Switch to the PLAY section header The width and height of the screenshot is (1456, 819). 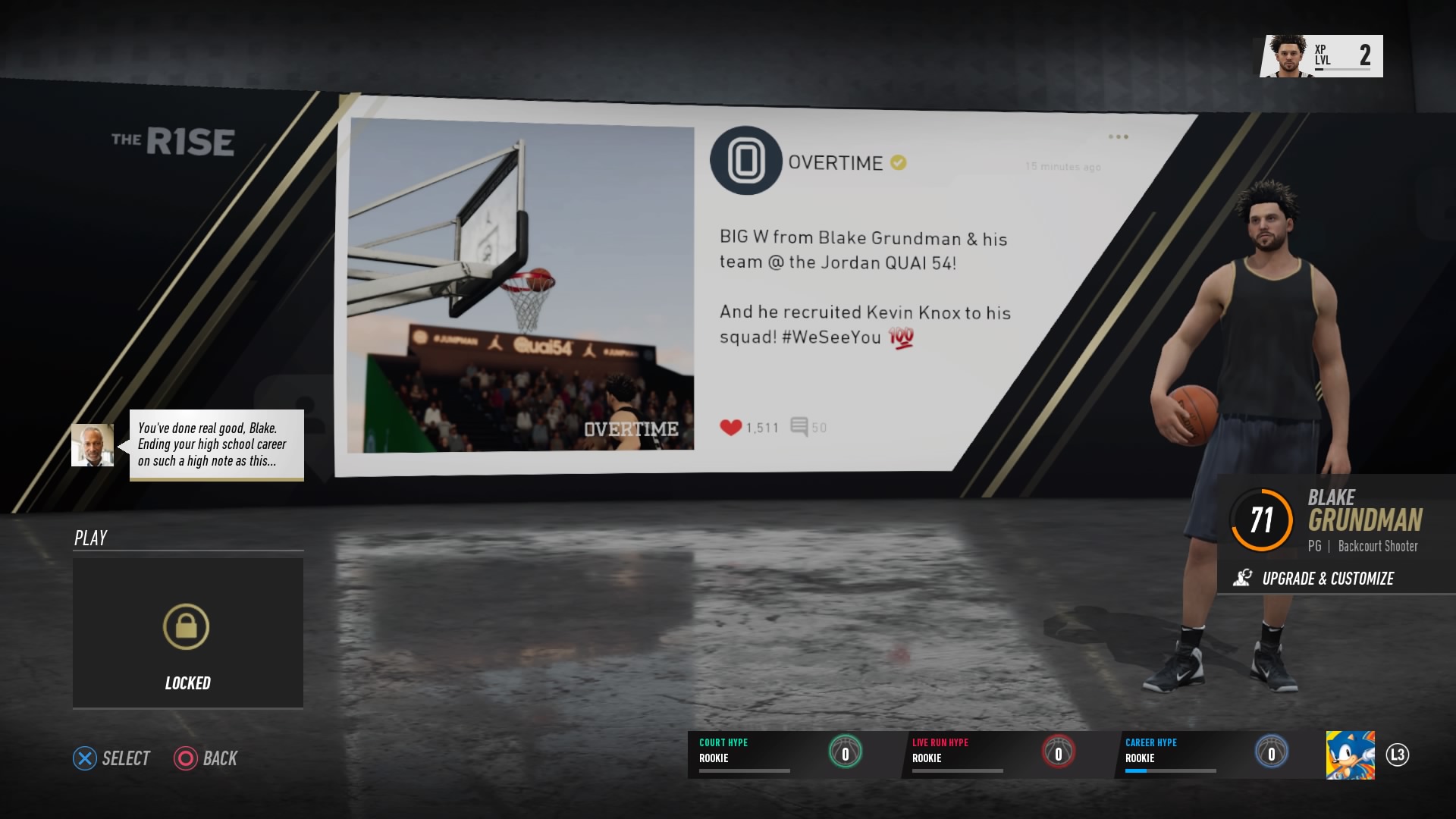(91, 538)
